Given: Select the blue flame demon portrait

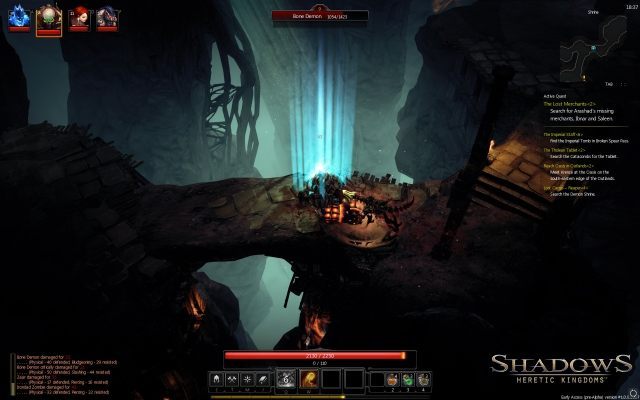Looking at the screenshot, I should (x=18, y=17).
